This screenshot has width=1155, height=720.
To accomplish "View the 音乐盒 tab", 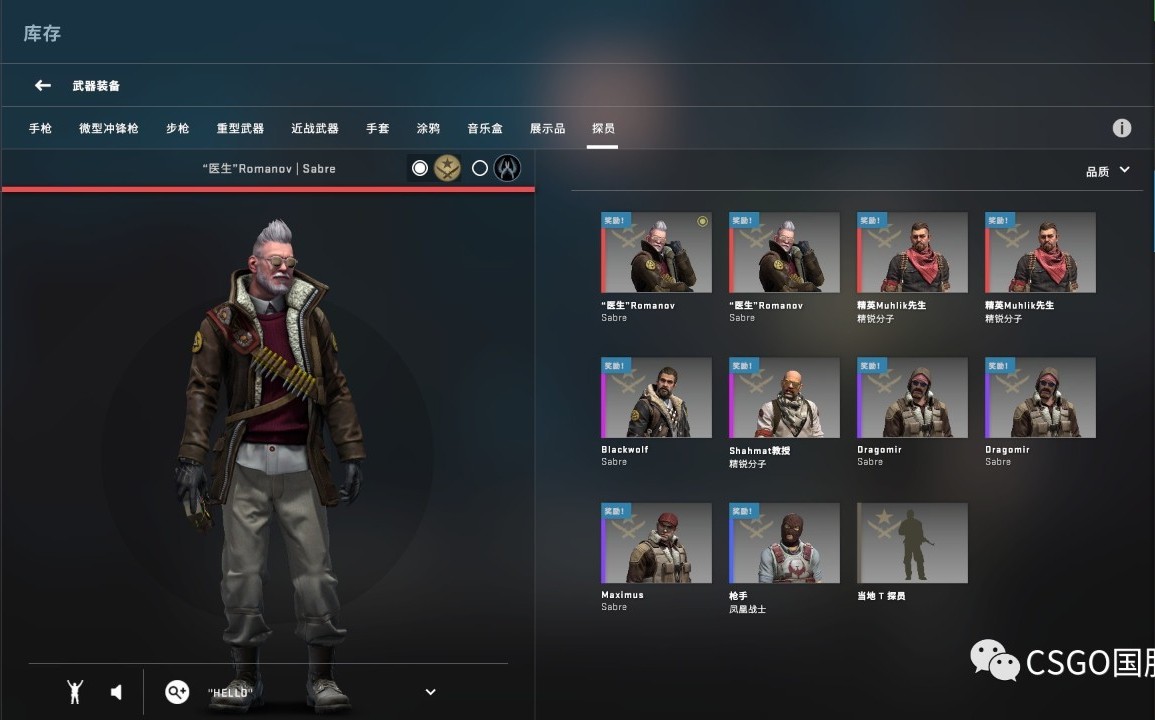I will coord(485,129).
